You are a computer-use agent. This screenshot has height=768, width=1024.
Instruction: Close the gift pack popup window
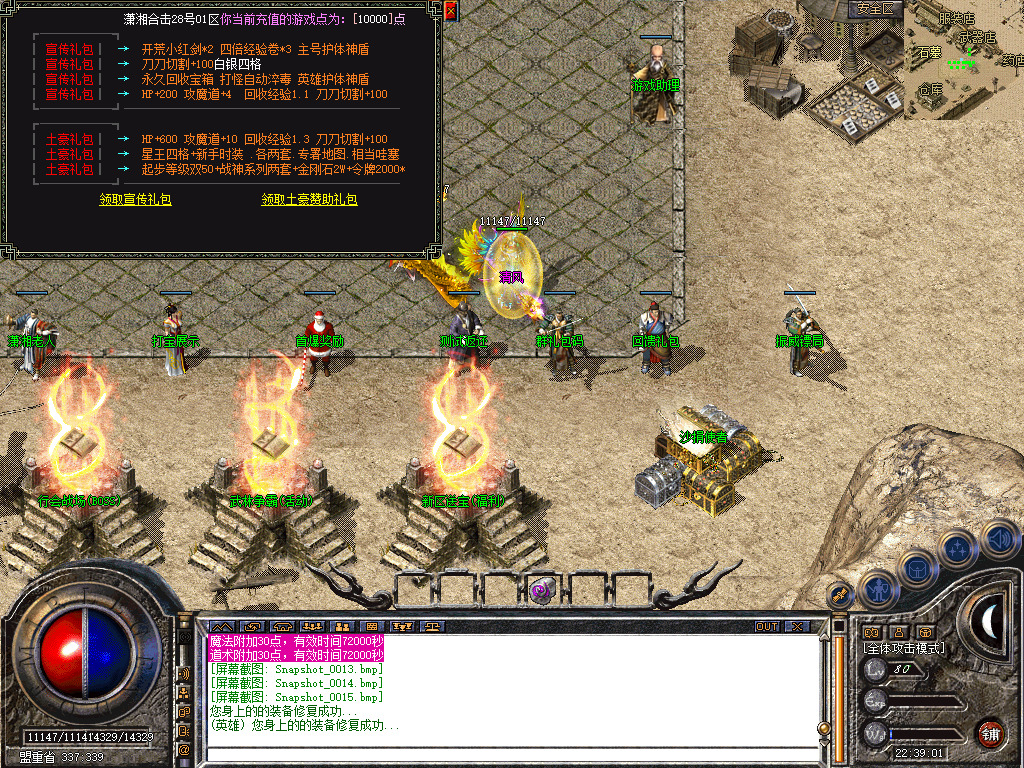(450, 12)
